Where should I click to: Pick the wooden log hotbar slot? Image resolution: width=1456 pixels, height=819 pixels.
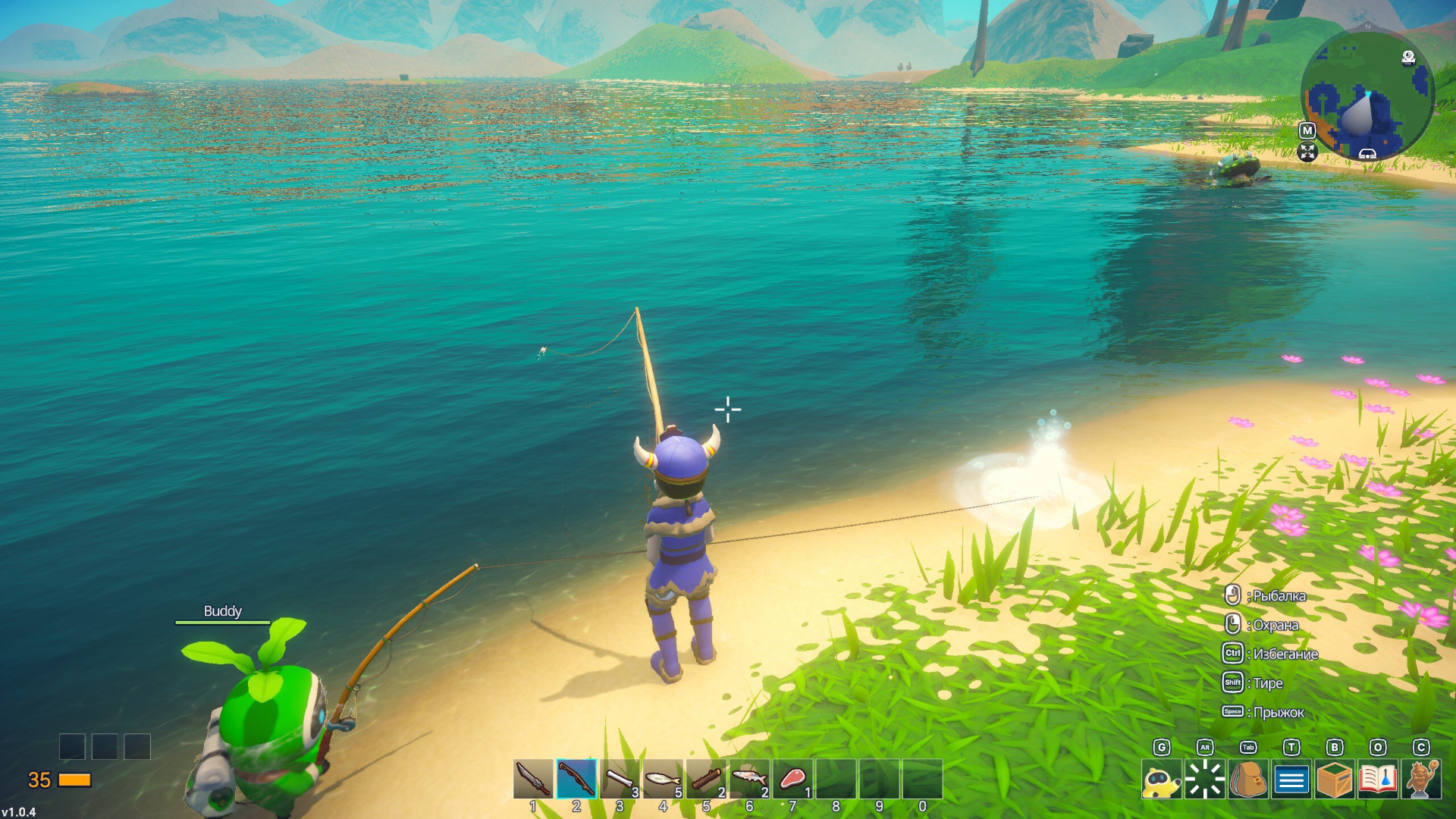point(706,779)
